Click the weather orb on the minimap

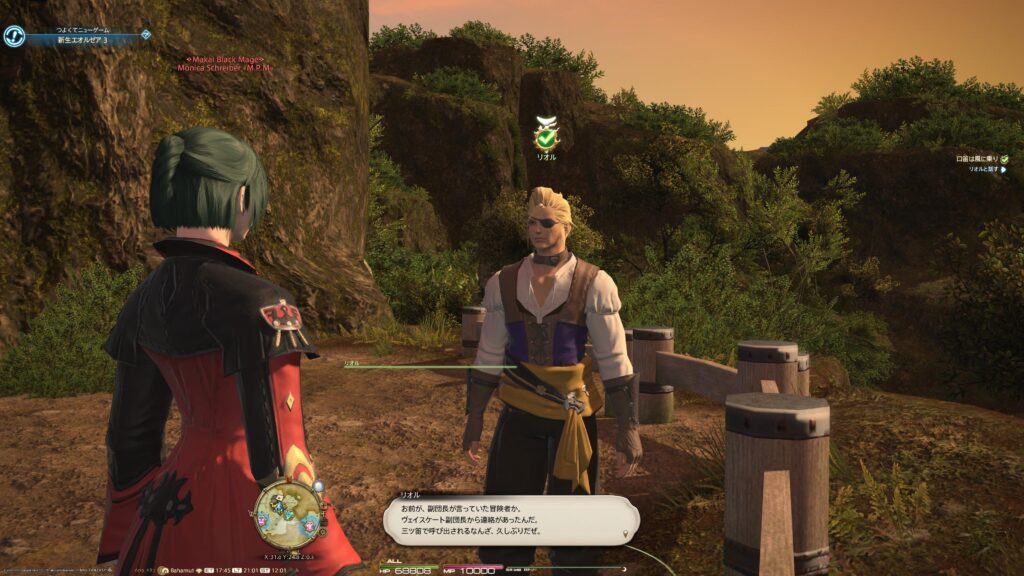(319, 487)
